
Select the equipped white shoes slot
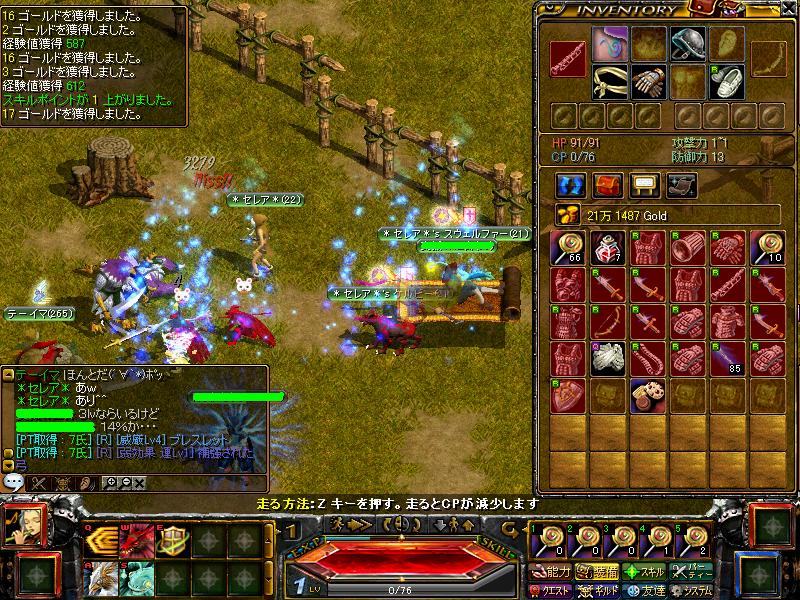728,81
